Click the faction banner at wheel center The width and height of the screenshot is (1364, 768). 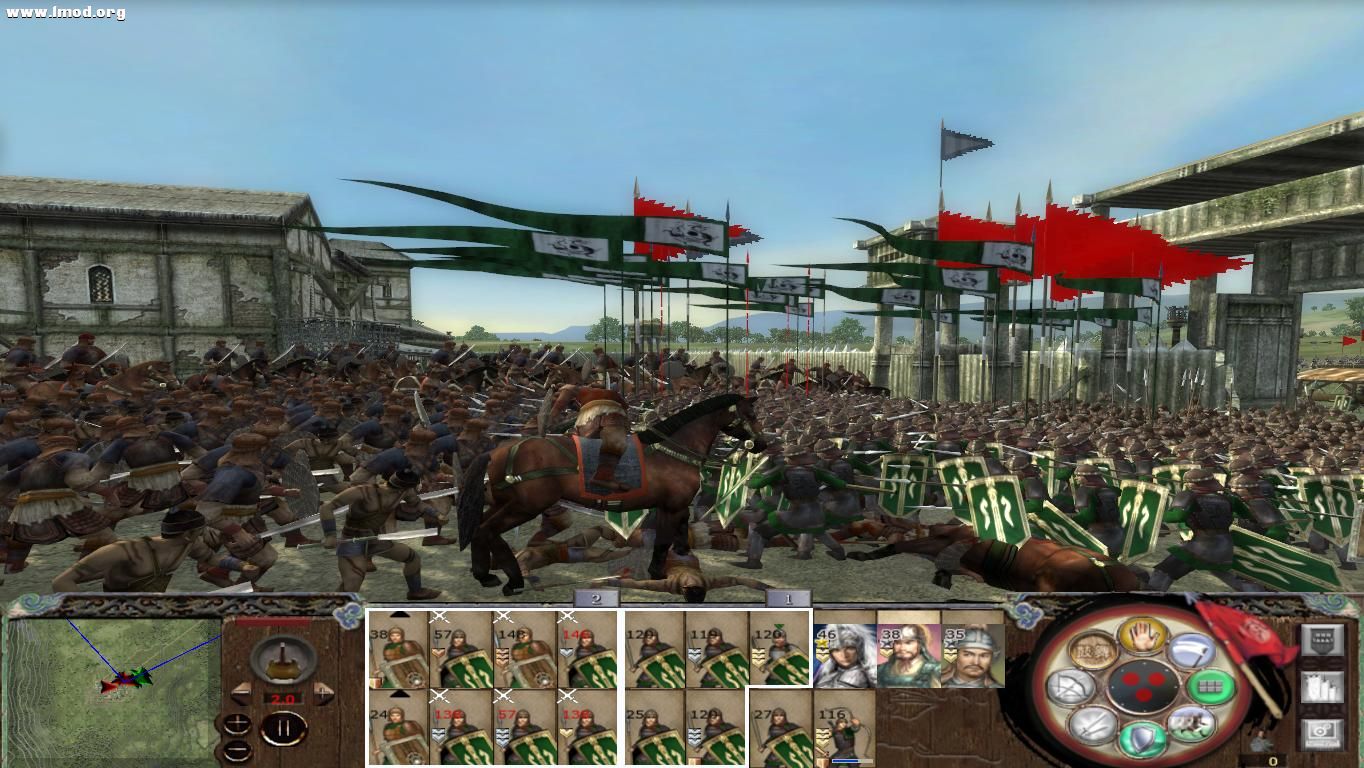(x=1144, y=687)
